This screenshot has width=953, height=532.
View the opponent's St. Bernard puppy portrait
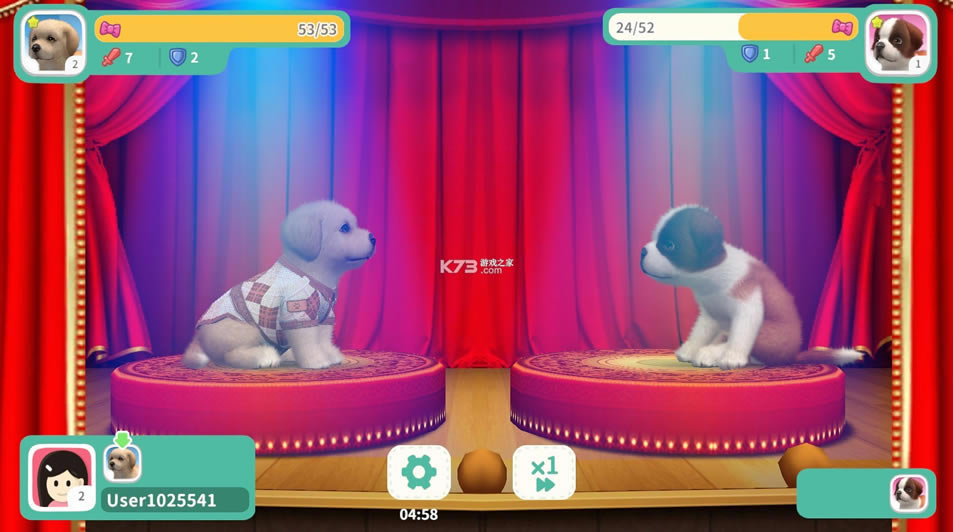coord(897,44)
